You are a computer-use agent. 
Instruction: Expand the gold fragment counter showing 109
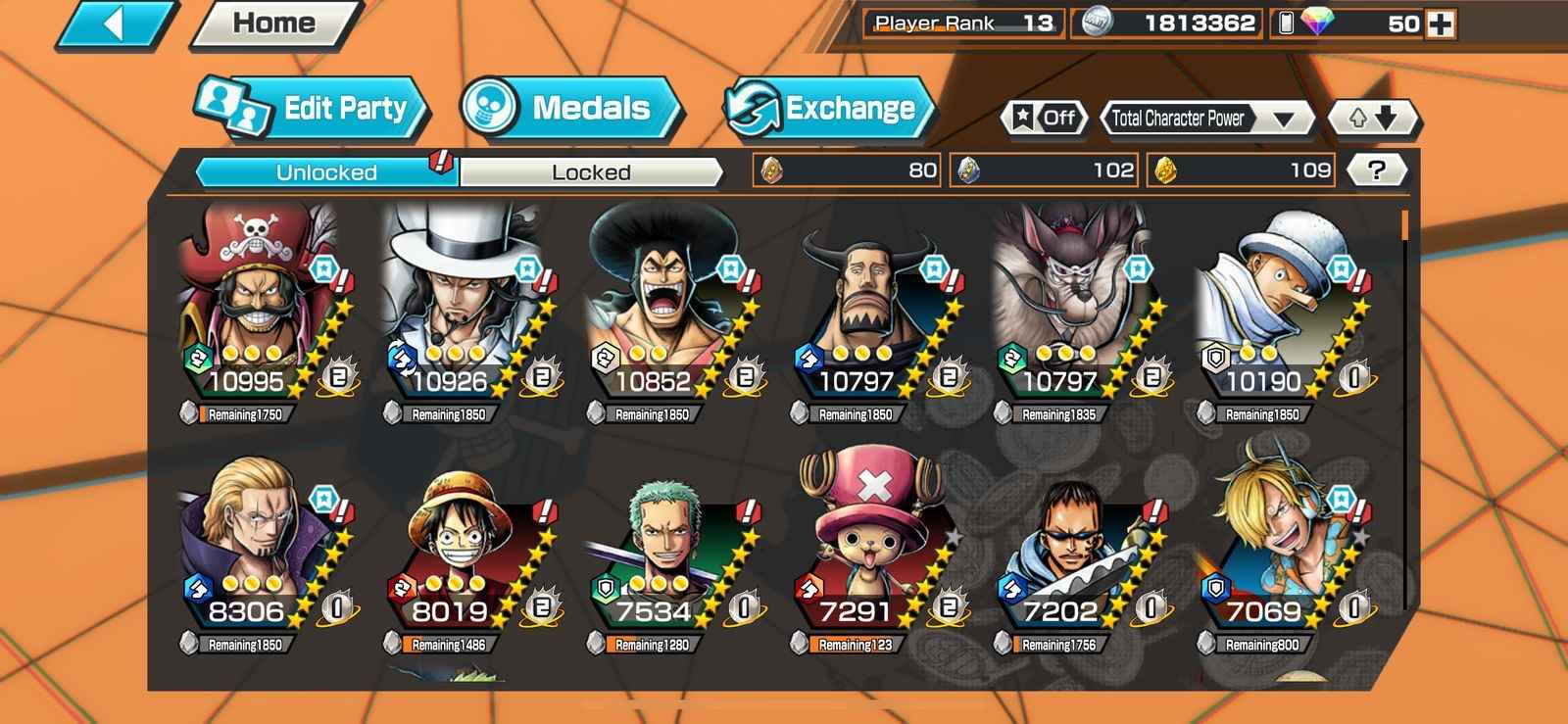pyautogui.click(x=1240, y=169)
